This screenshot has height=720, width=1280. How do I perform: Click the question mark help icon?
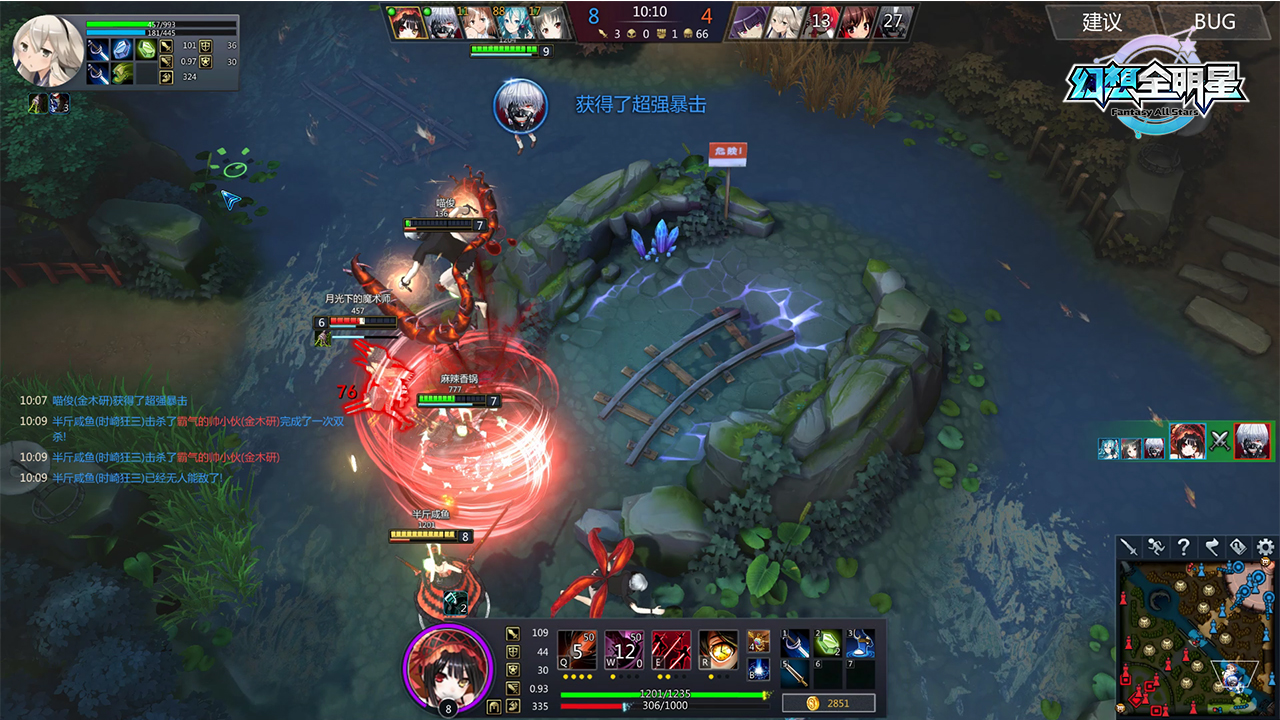1183,547
